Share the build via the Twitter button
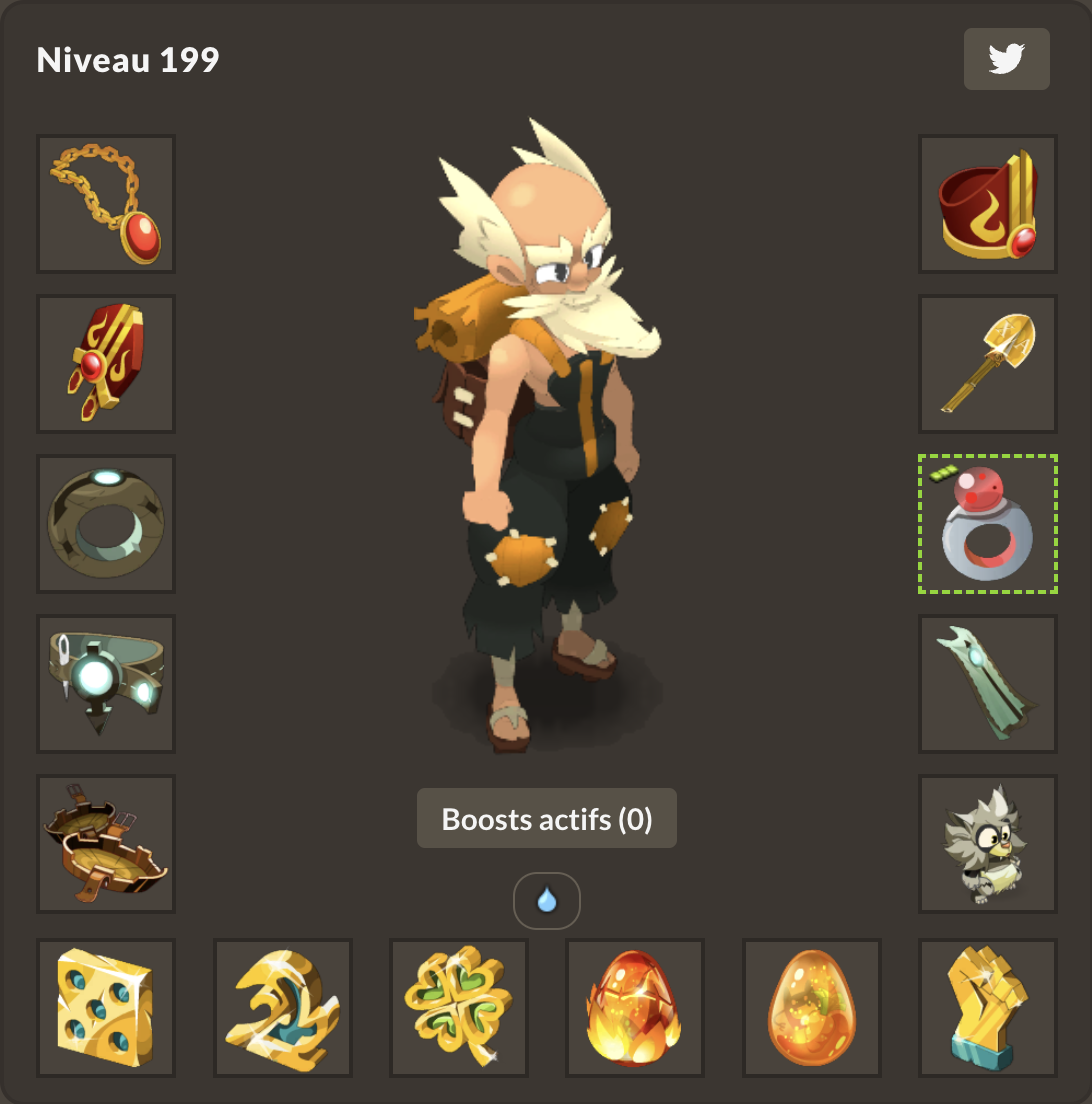 pyautogui.click(x=1006, y=60)
